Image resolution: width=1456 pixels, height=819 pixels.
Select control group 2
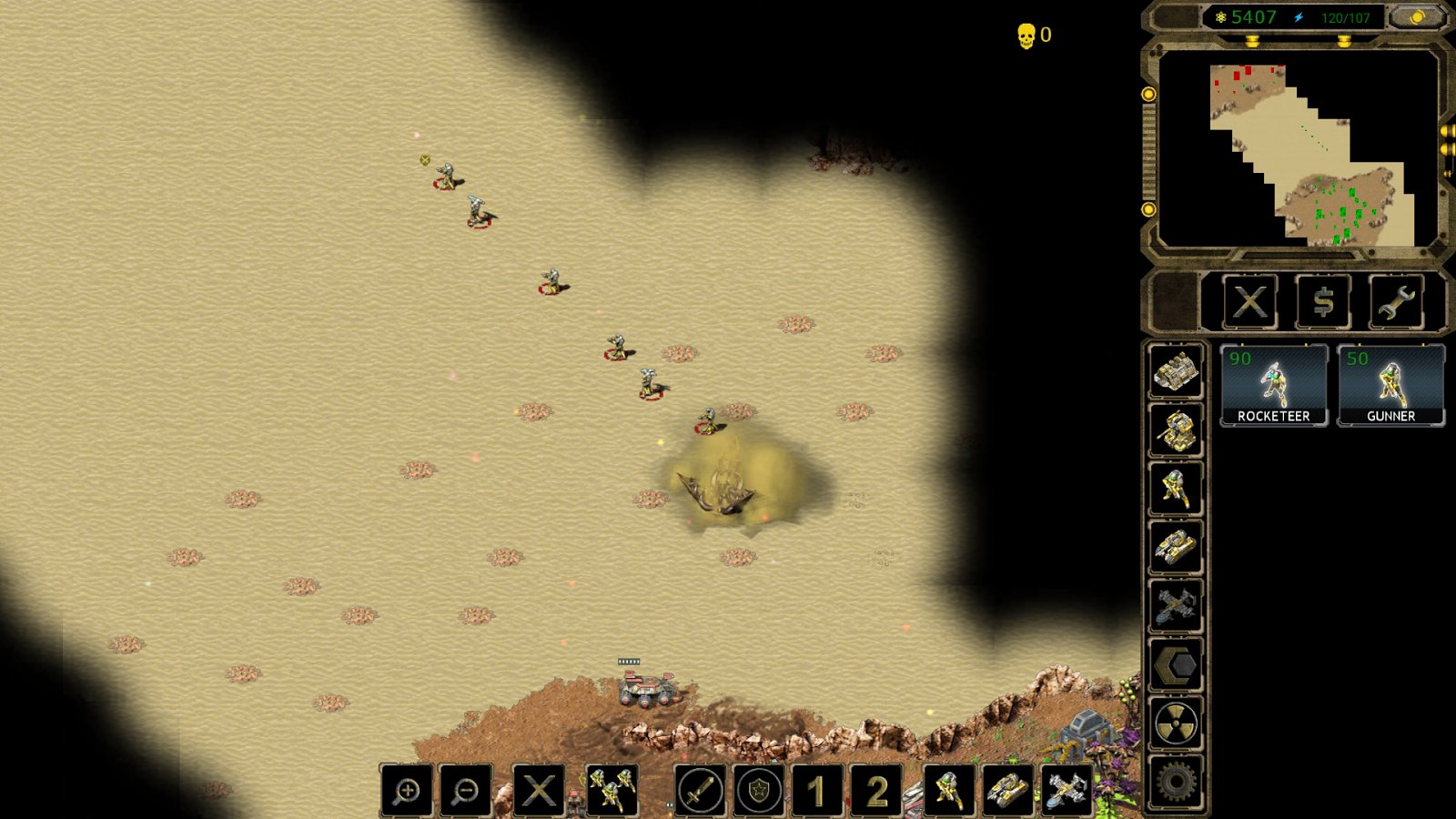tap(875, 791)
